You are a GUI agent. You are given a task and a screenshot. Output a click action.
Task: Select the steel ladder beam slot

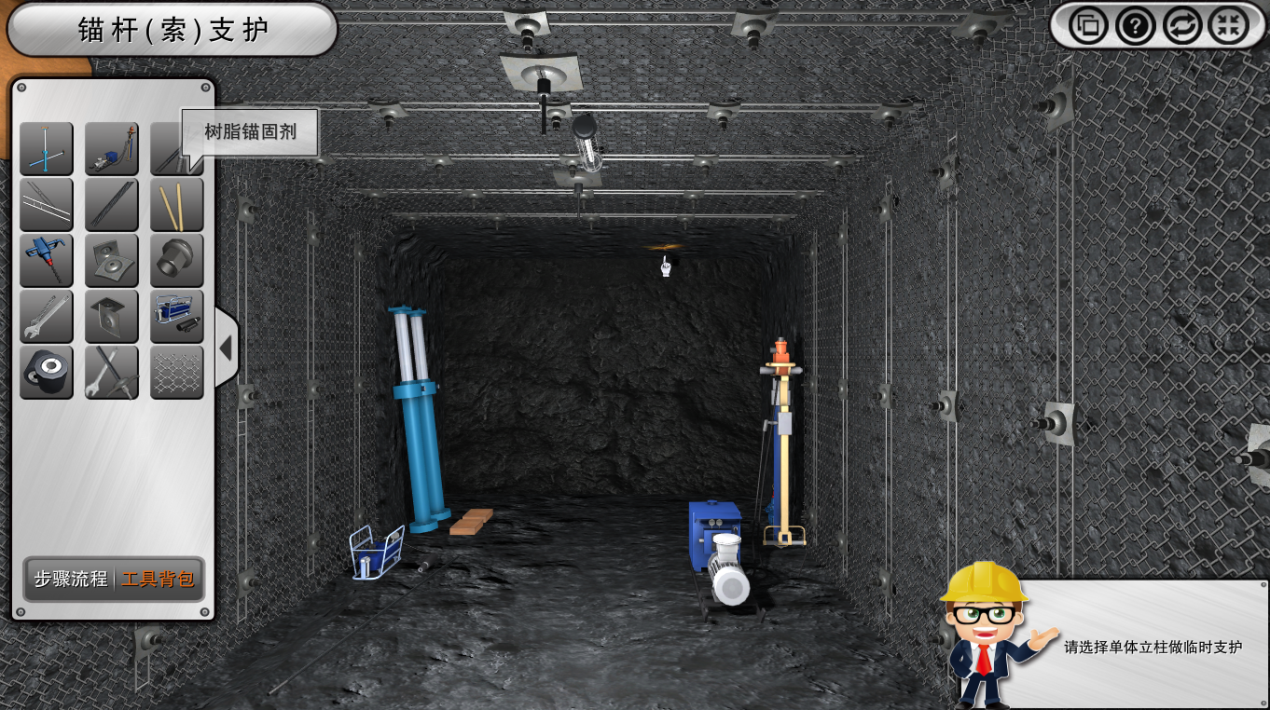46,205
